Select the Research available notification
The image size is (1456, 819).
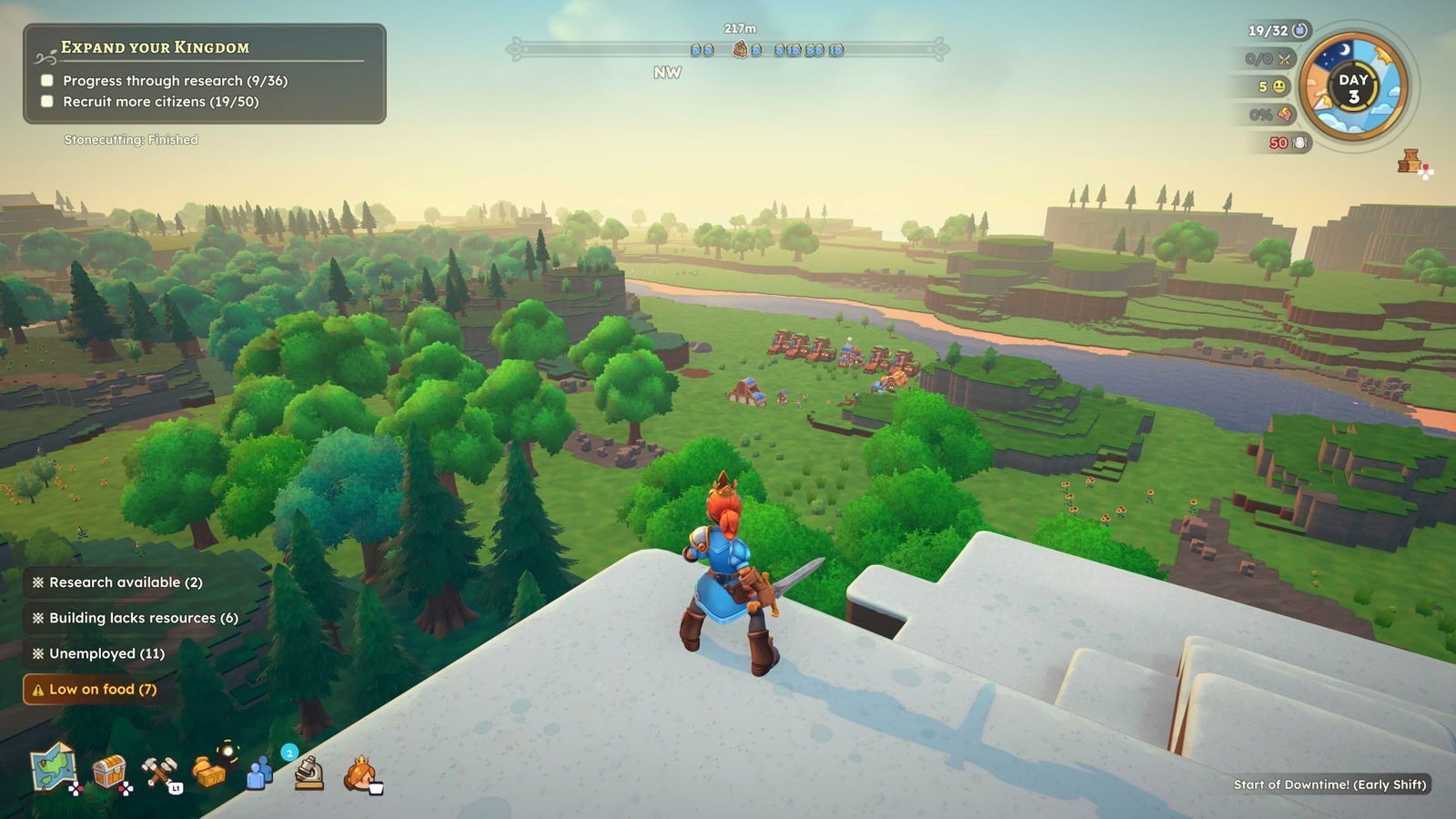(117, 582)
